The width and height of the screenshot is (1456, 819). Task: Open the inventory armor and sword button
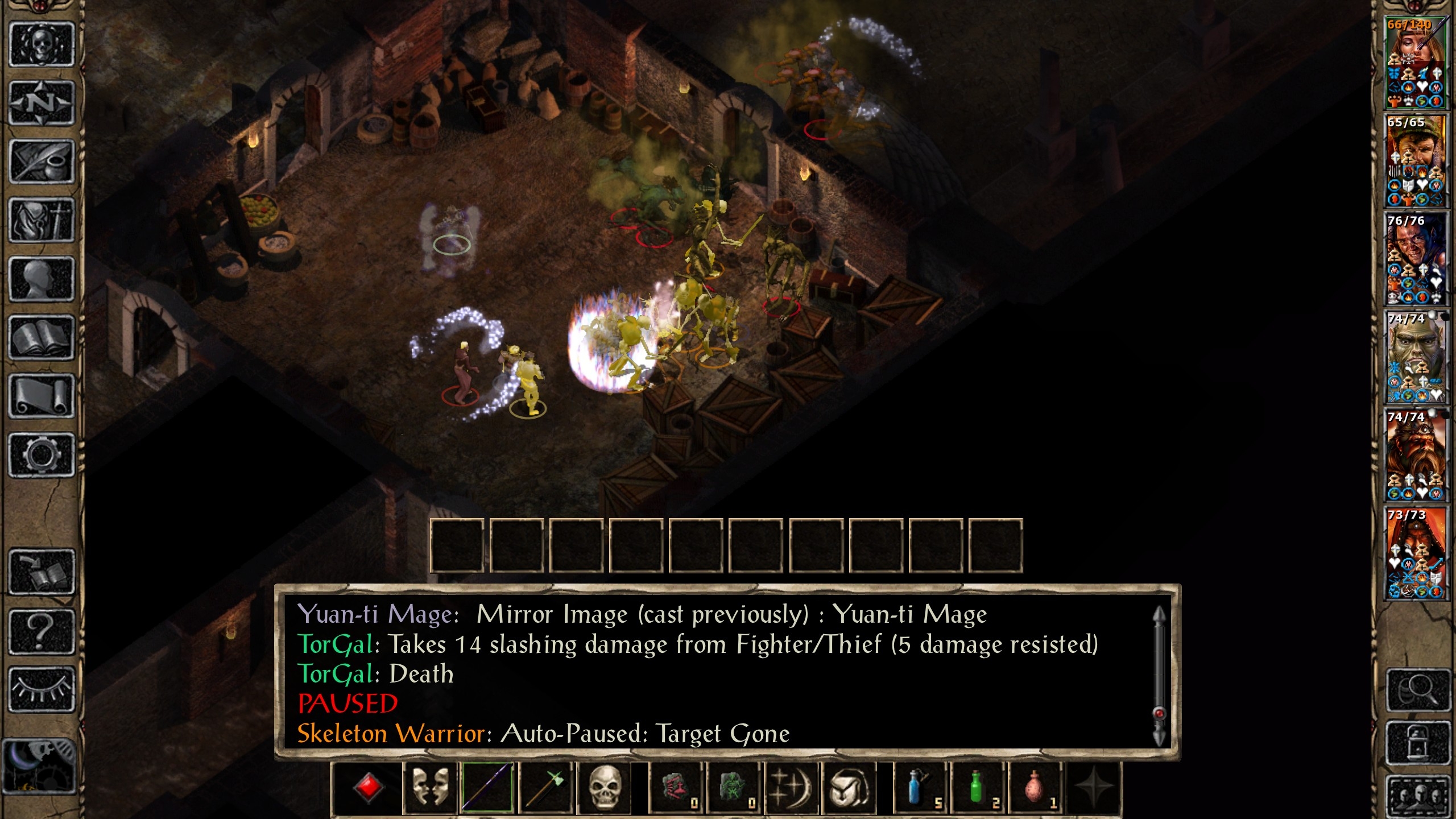coord(42,221)
